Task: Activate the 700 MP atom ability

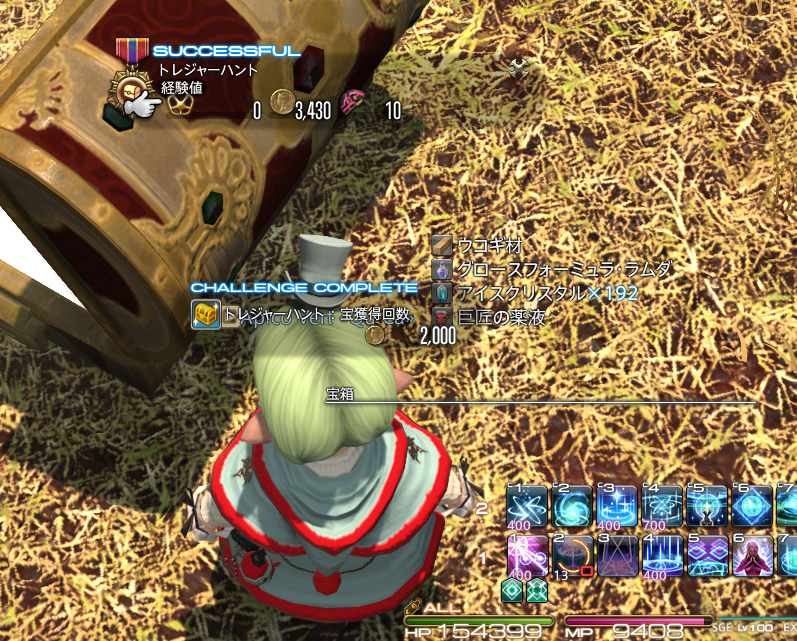Action: click(x=662, y=507)
